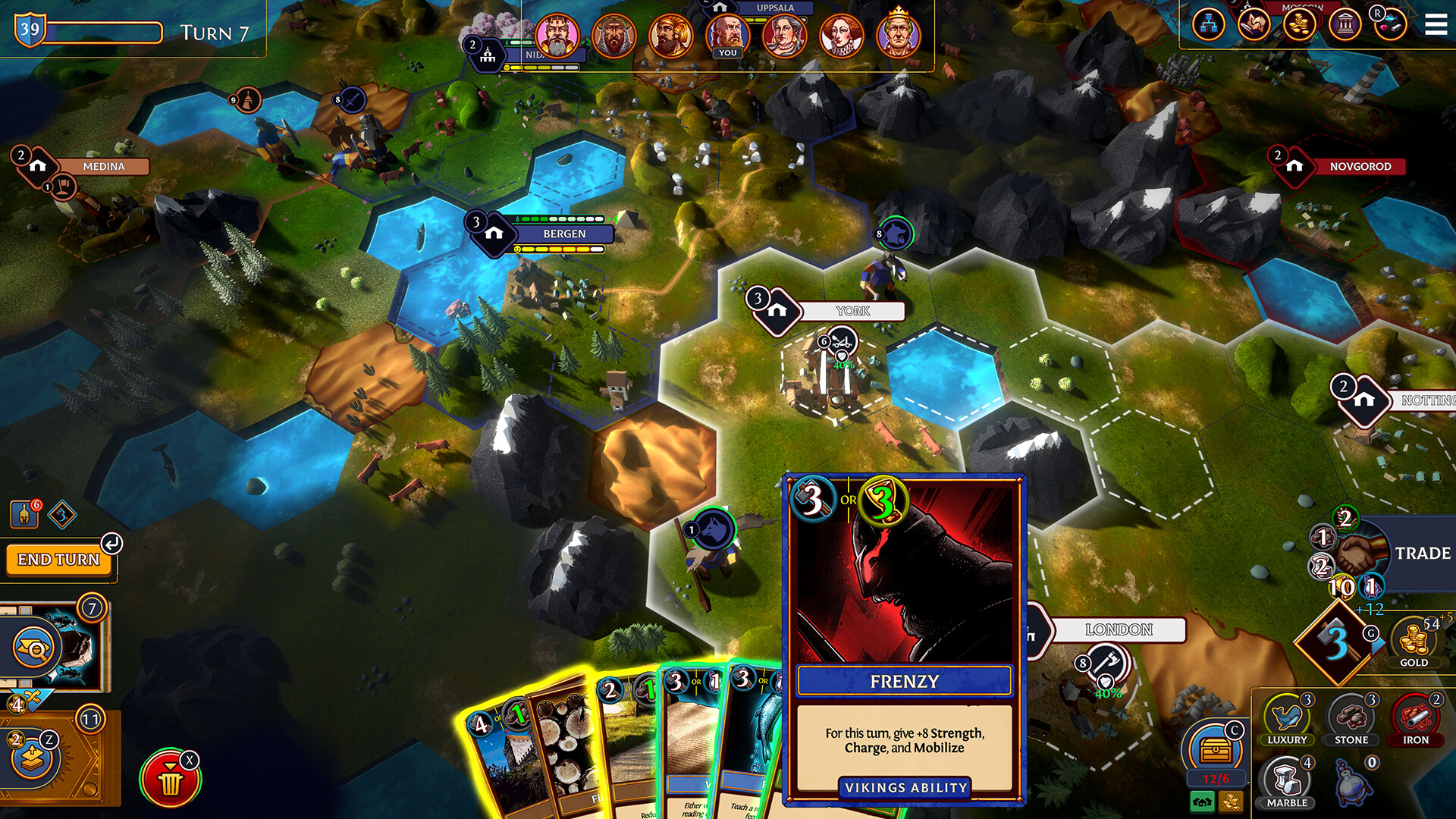Open the hamburger main menu
Viewport: 1456px width, 819px height.
(1436, 25)
